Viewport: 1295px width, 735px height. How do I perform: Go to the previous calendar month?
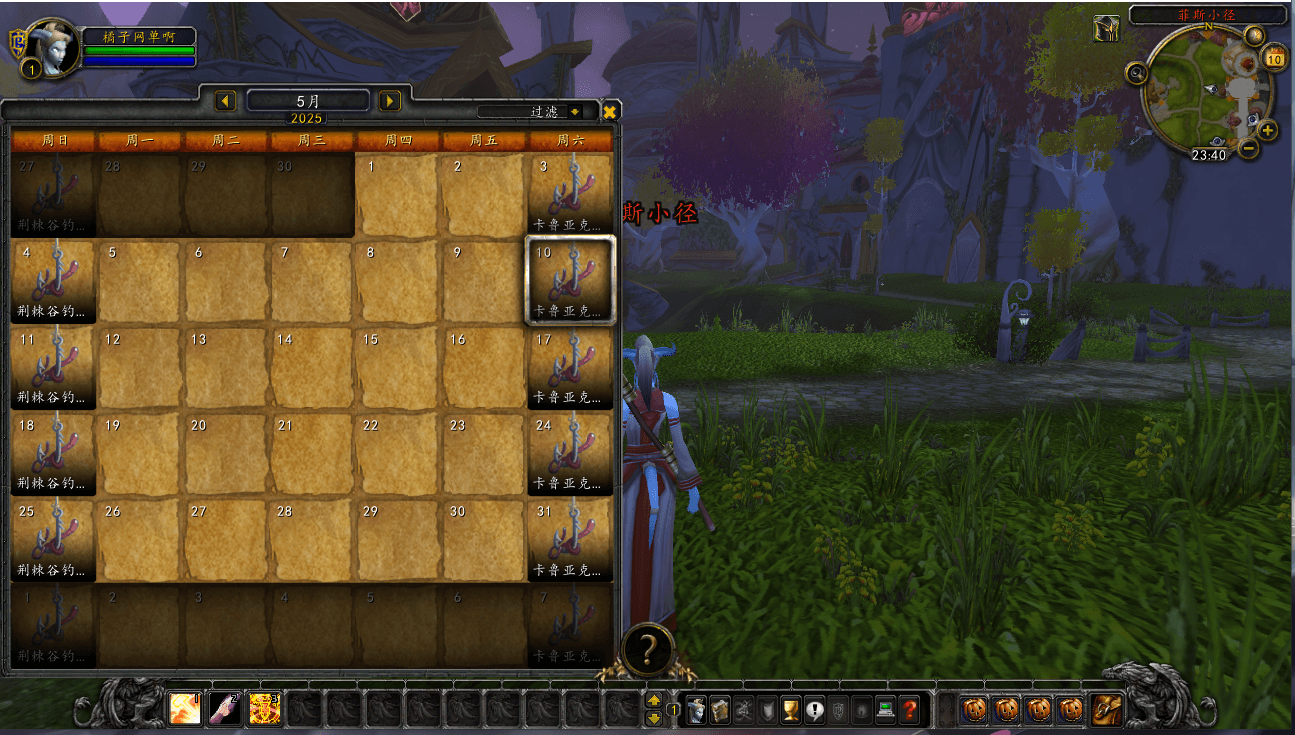pos(226,101)
